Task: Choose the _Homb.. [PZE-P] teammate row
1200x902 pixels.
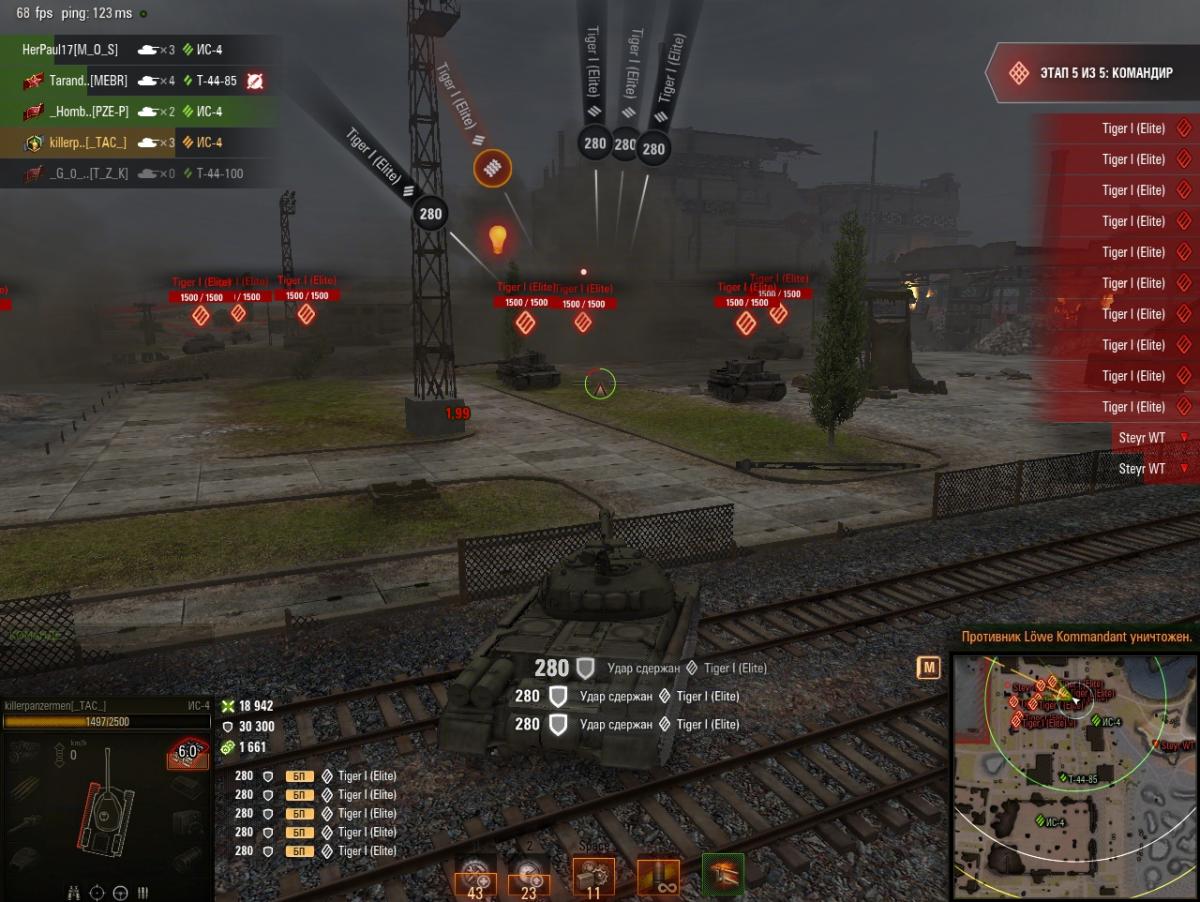Action: point(88,112)
